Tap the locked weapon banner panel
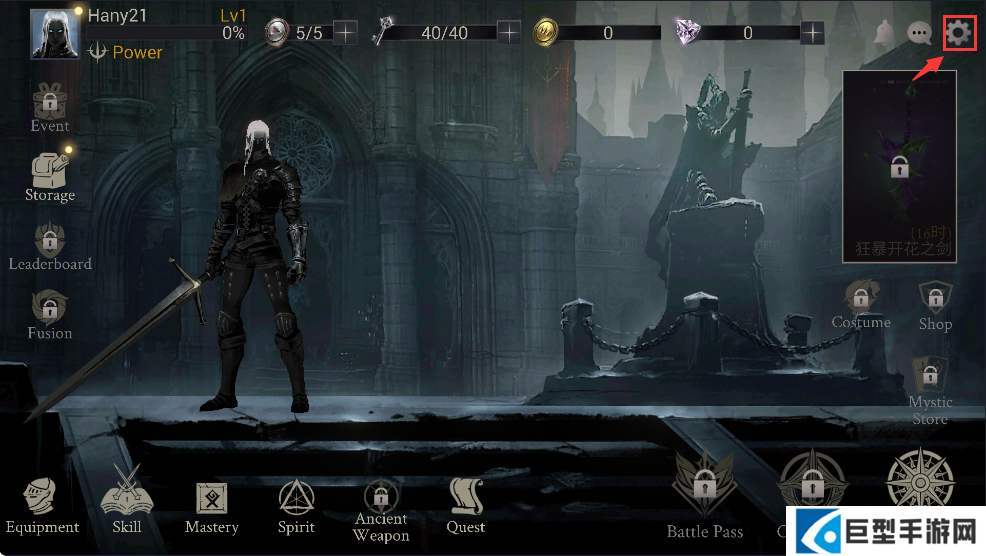 click(x=899, y=166)
